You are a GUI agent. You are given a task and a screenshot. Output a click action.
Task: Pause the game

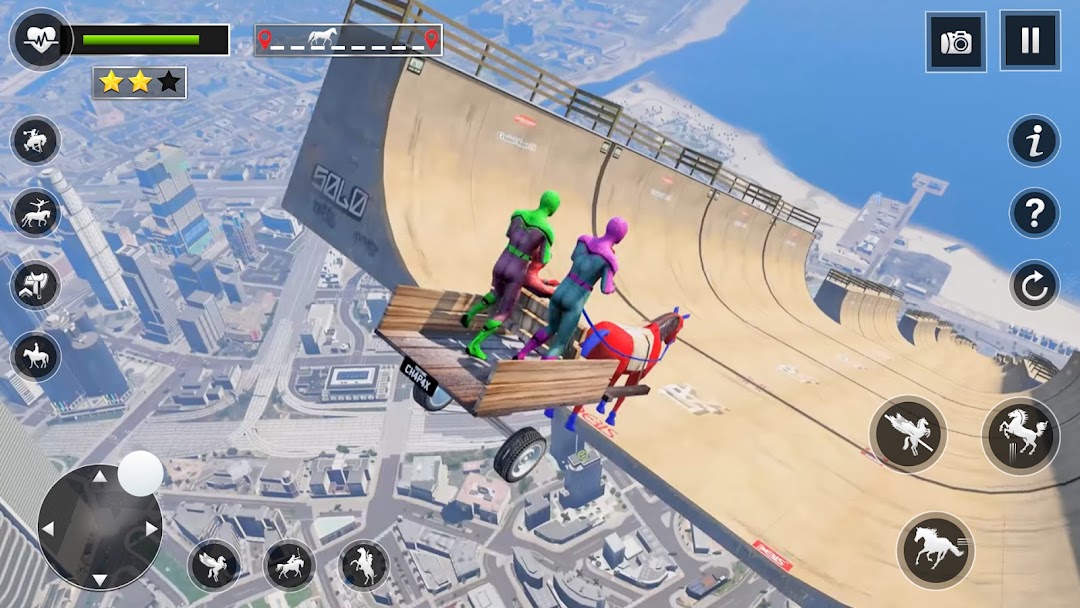pyautogui.click(x=1029, y=41)
